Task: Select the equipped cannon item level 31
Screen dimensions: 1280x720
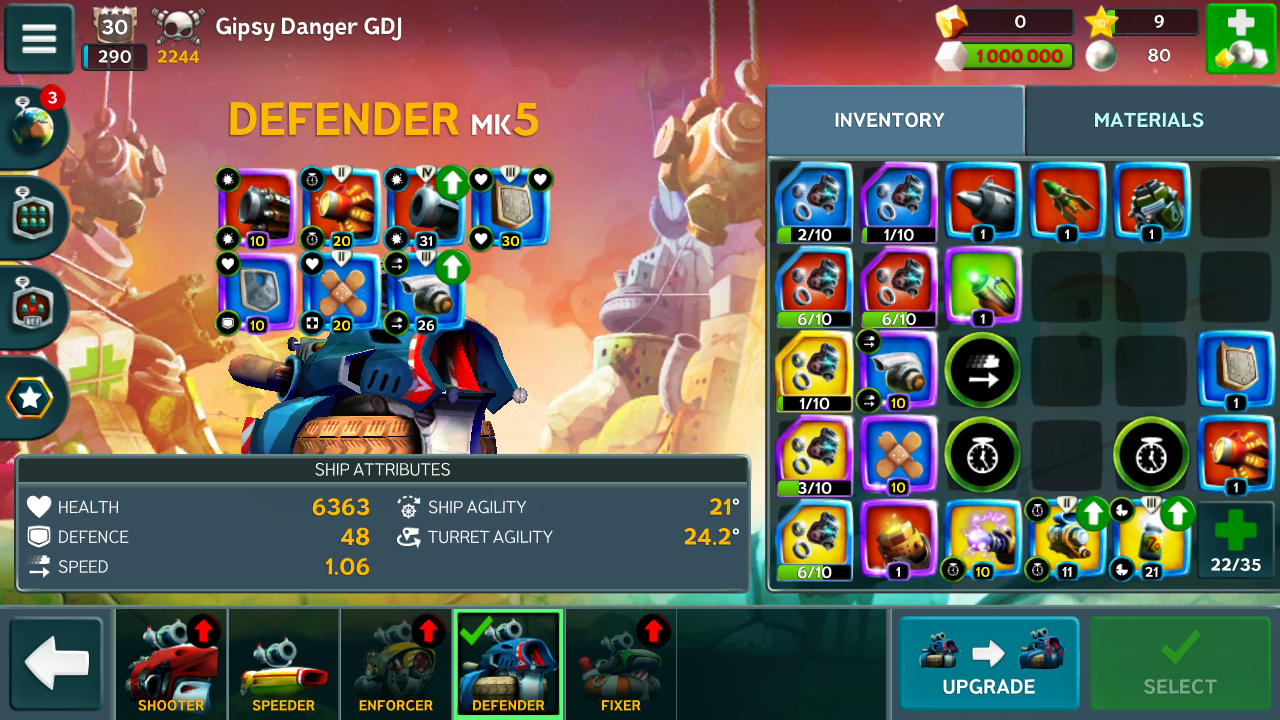Action: (426, 207)
